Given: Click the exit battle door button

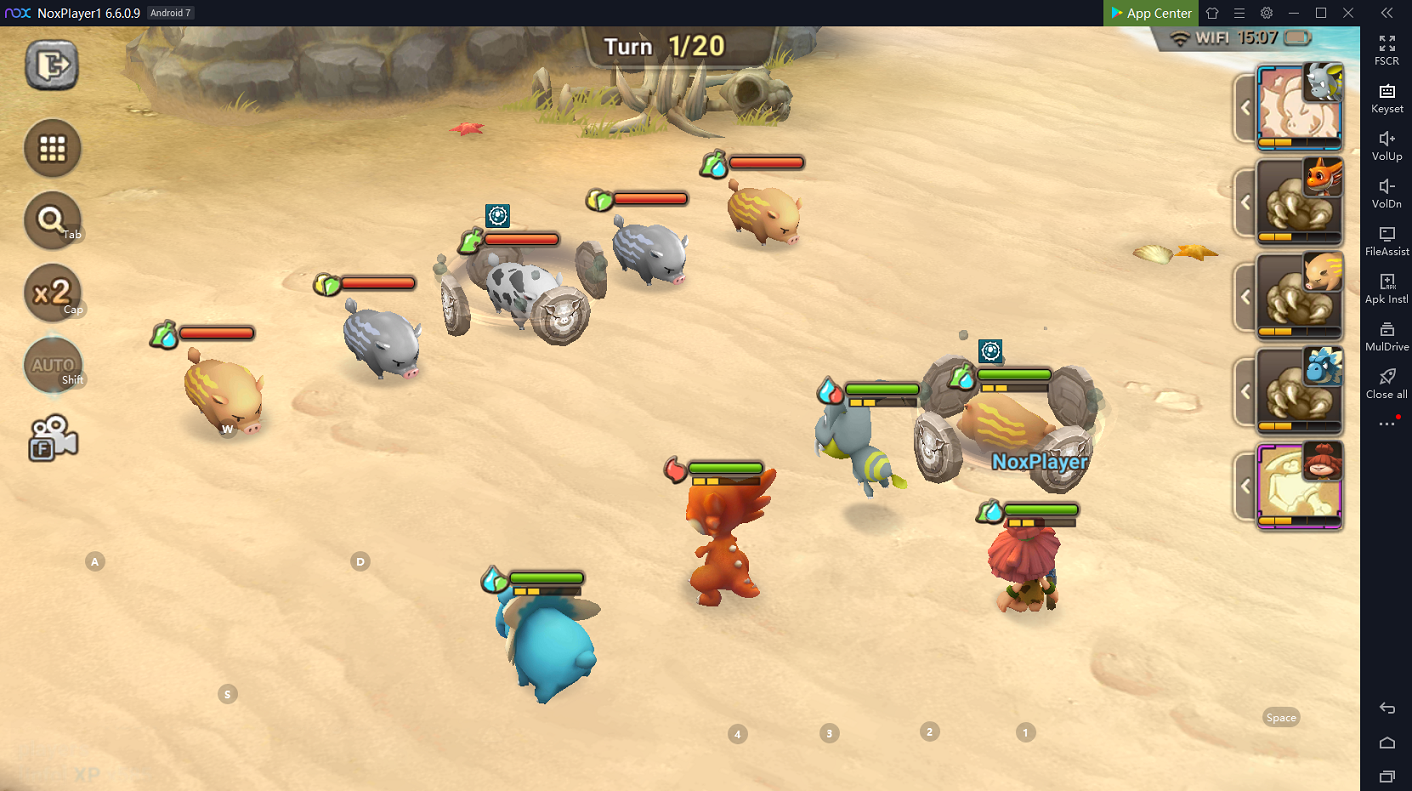Looking at the screenshot, I should [x=52, y=66].
